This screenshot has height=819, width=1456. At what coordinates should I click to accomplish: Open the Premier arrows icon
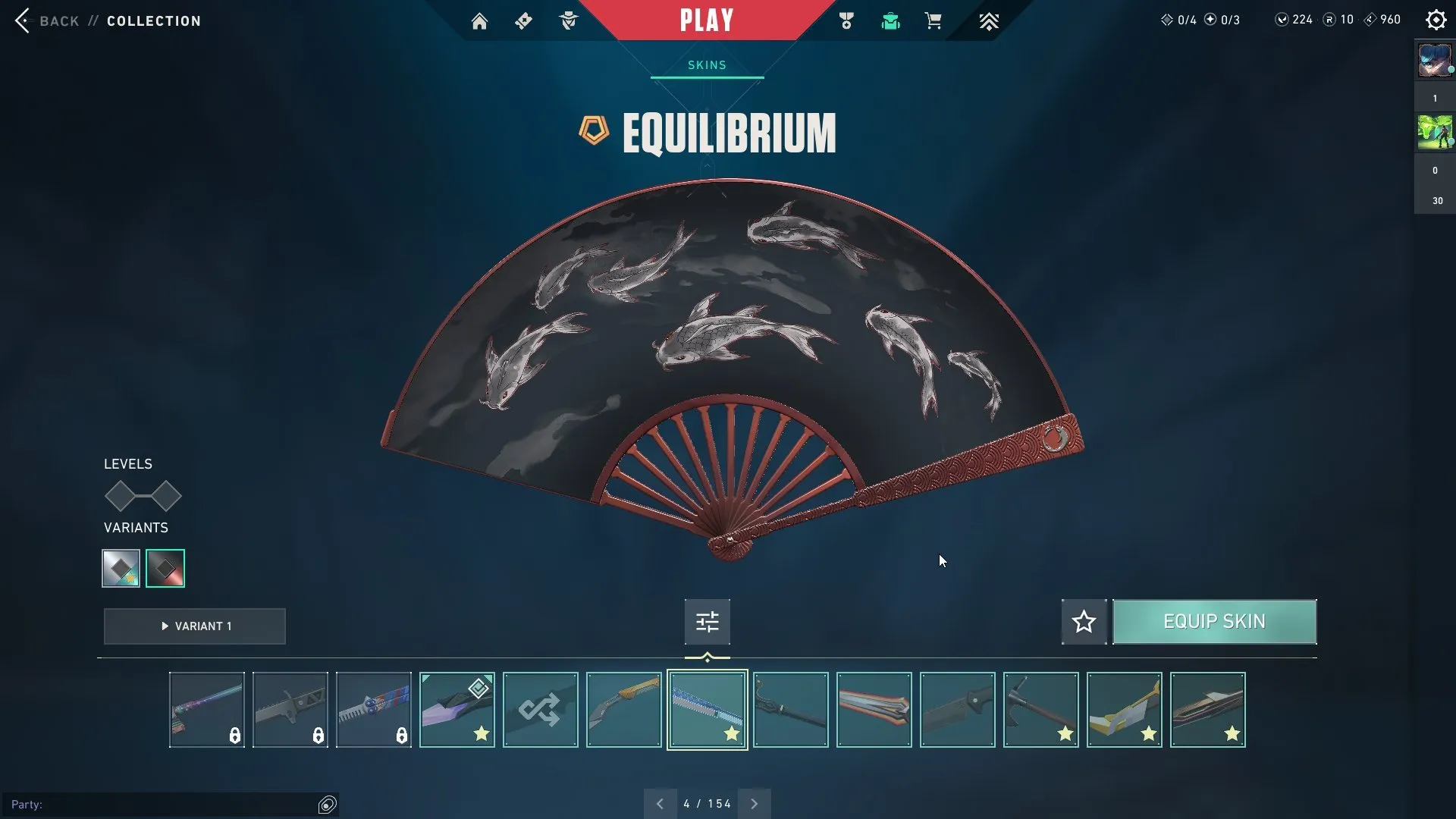990,20
